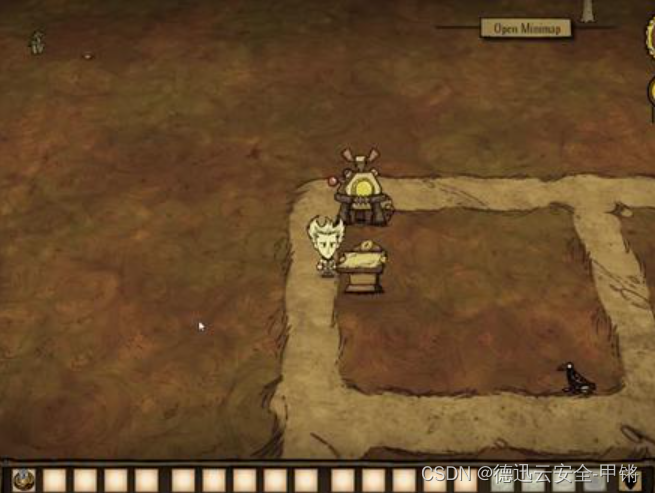Click the Open Minimap button
This screenshot has width=655, height=493.
point(526,28)
